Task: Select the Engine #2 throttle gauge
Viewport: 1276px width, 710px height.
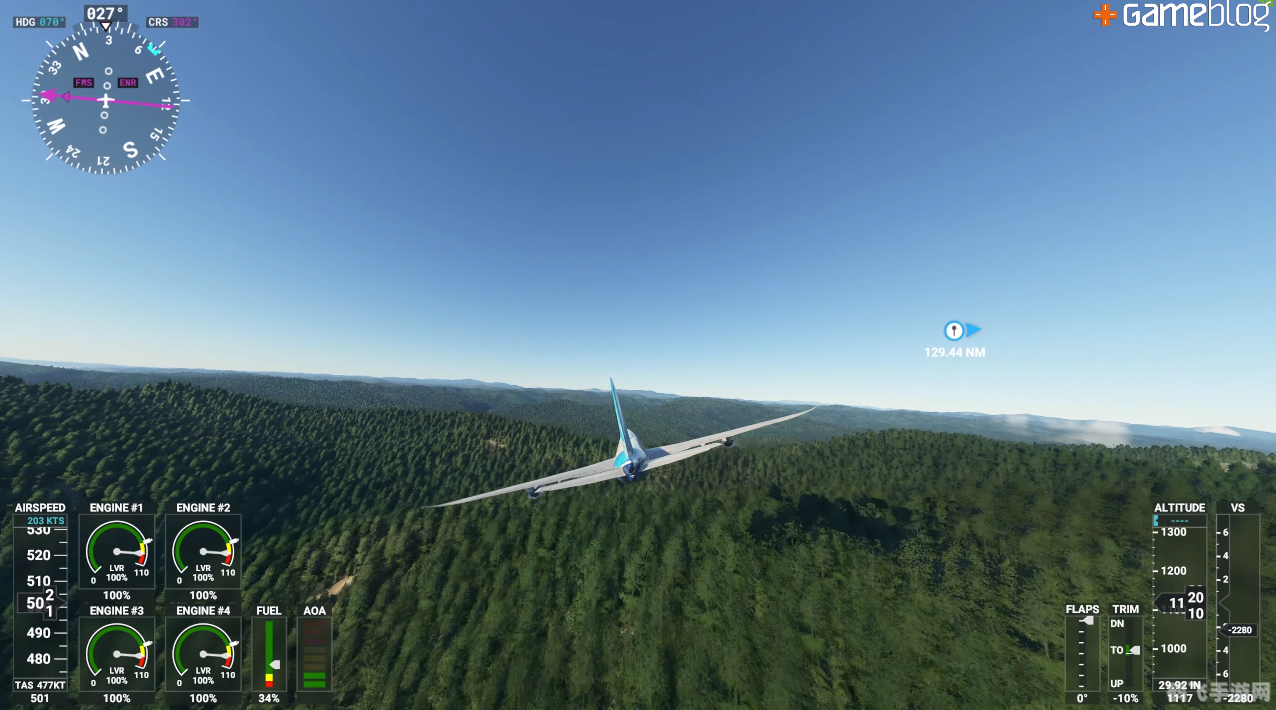Action: click(203, 553)
